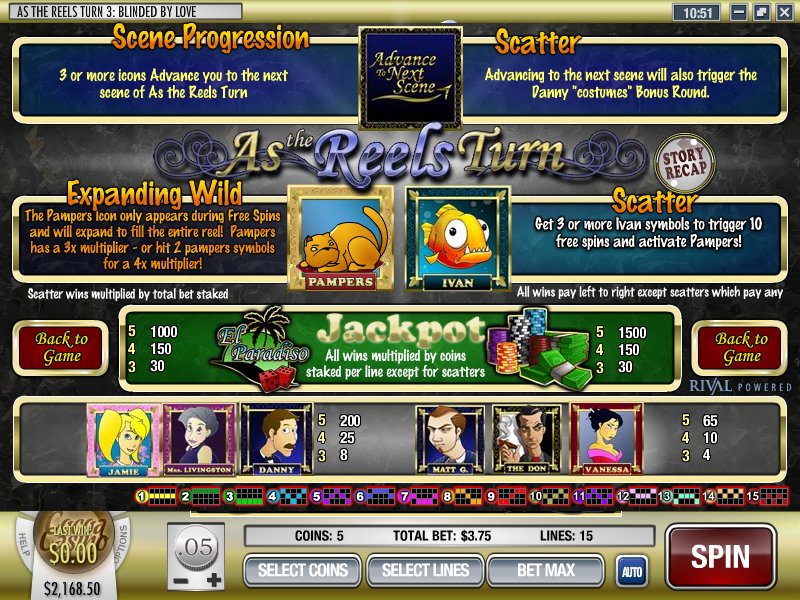Increase coin value with the plus button

click(x=213, y=581)
